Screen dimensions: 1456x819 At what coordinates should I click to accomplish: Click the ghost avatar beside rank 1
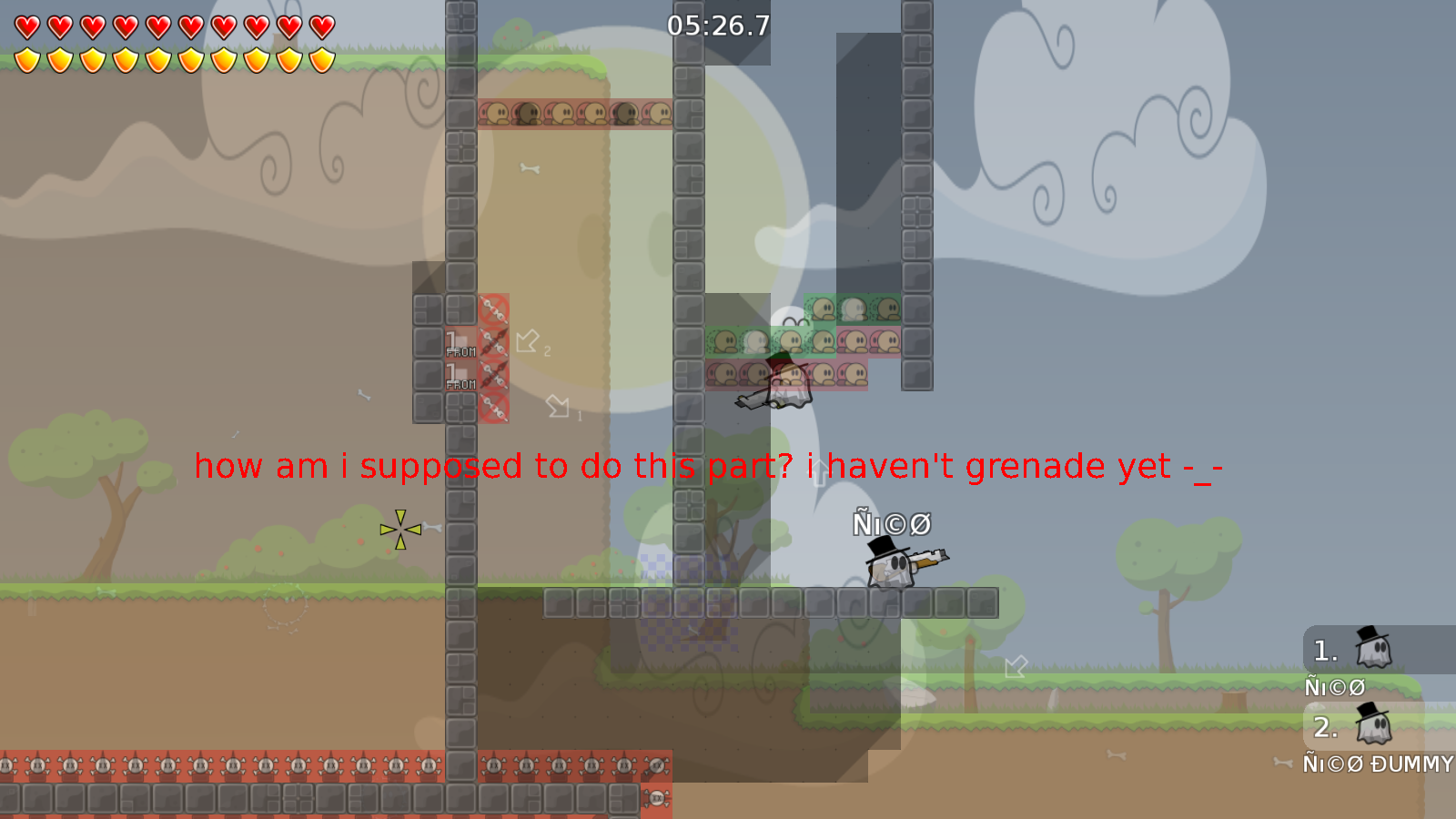pos(1371,649)
